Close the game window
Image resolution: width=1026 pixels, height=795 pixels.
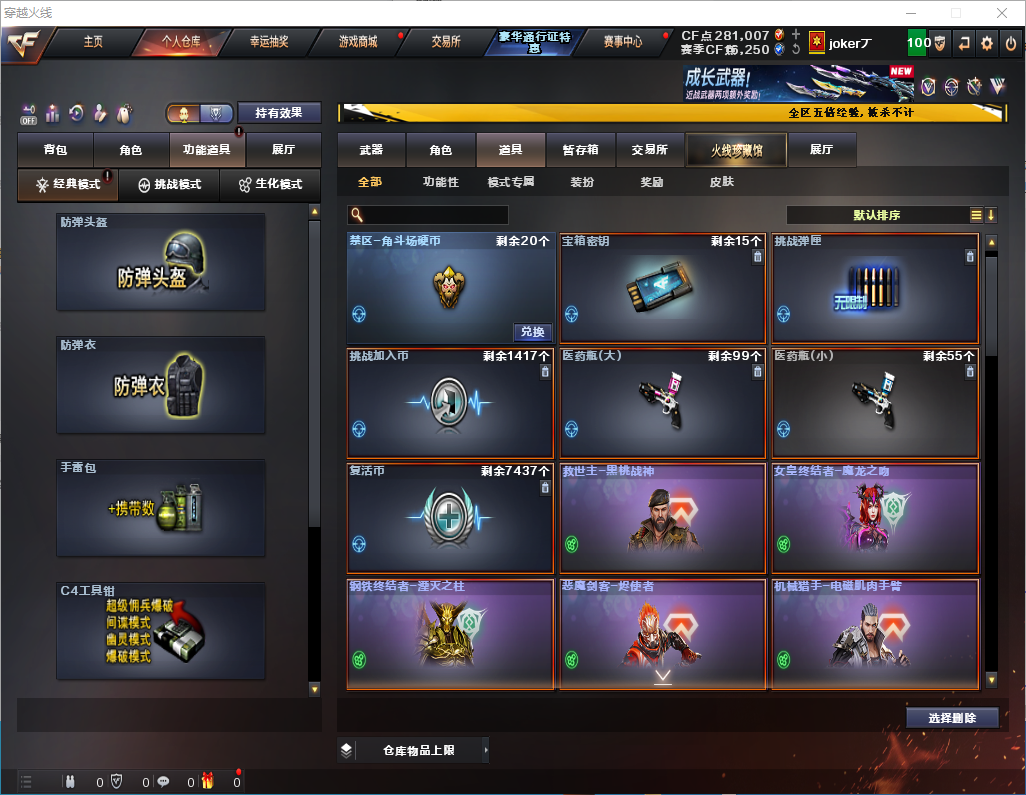1001,13
